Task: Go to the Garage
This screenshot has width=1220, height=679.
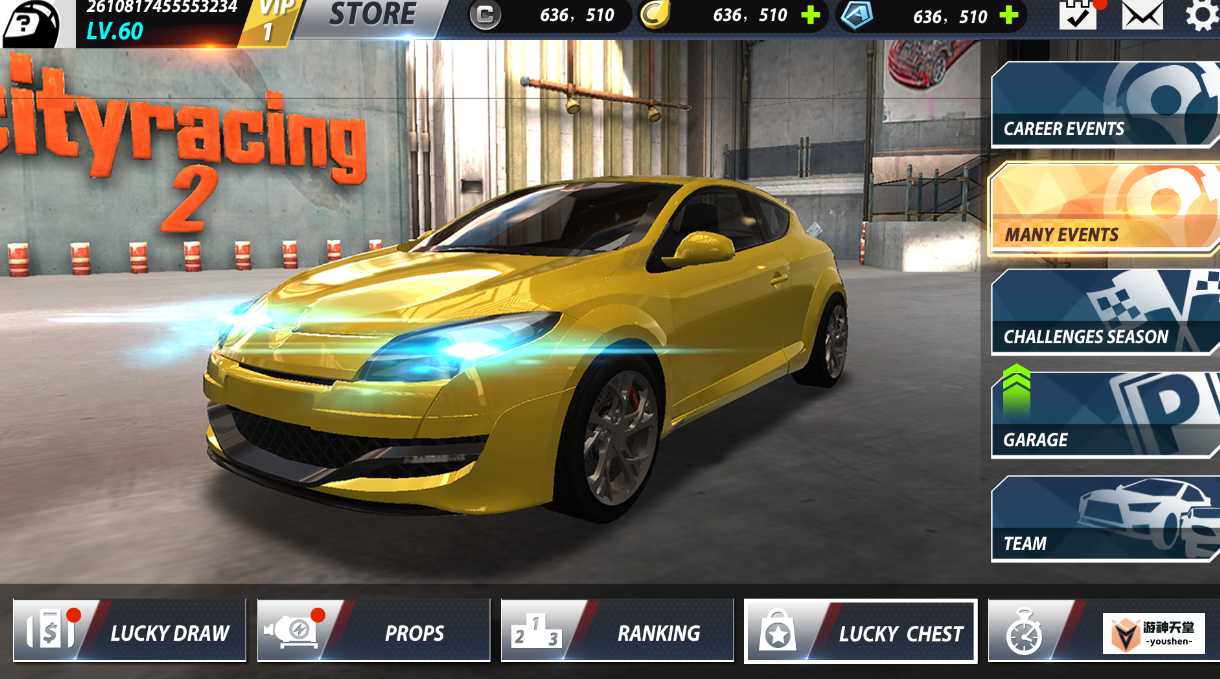Action: pos(1104,415)
